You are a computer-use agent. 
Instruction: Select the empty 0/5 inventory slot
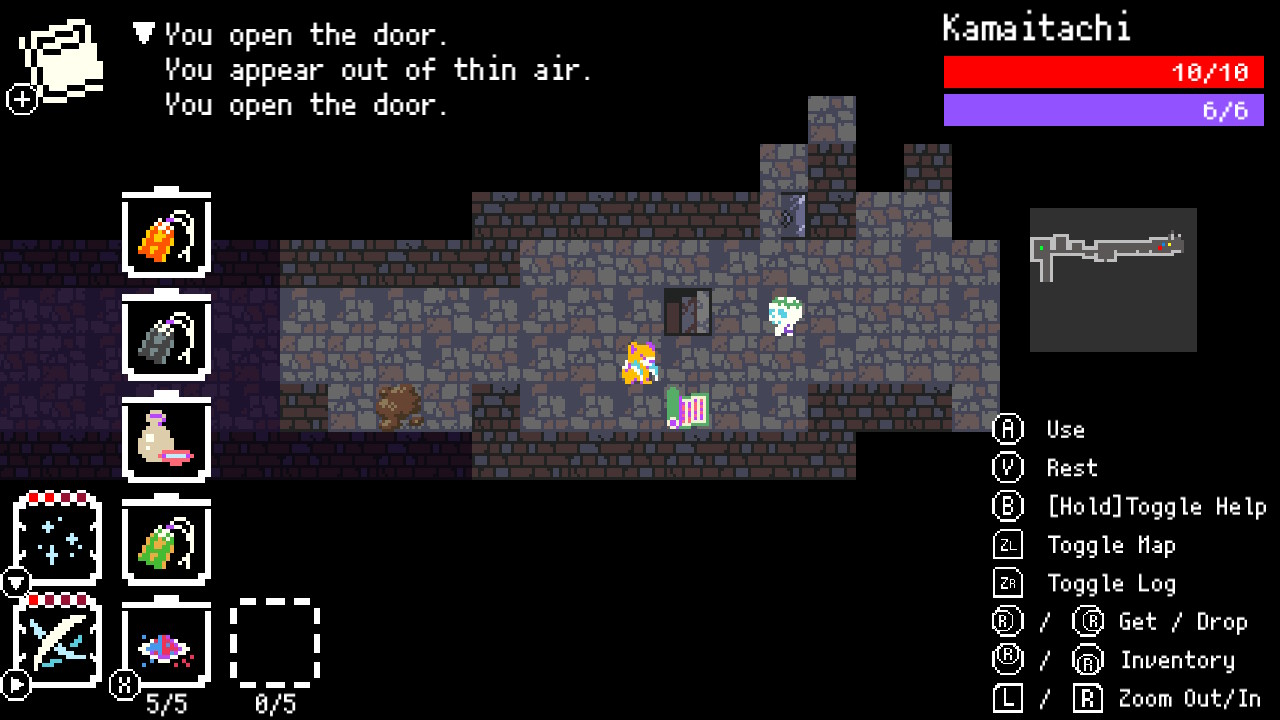click(276, 643)
